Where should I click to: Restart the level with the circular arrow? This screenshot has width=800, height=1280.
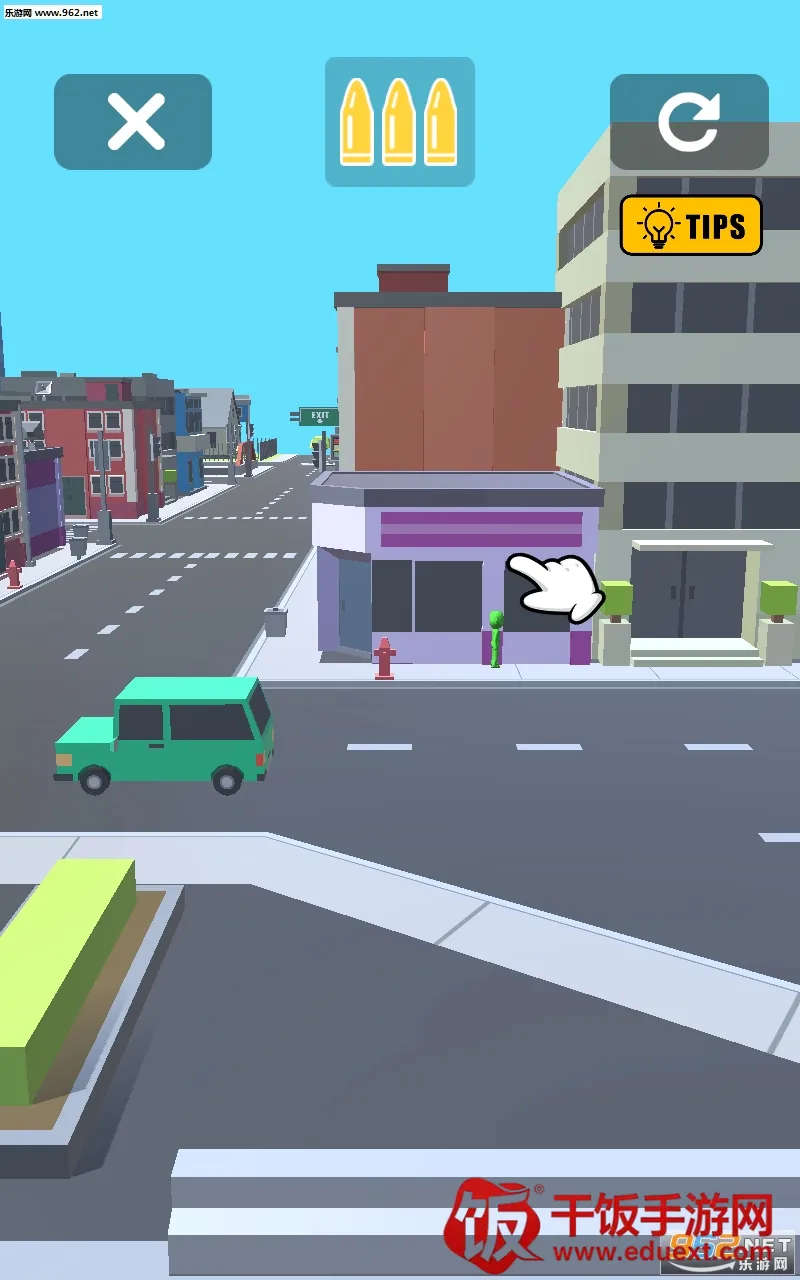point(689,122)
